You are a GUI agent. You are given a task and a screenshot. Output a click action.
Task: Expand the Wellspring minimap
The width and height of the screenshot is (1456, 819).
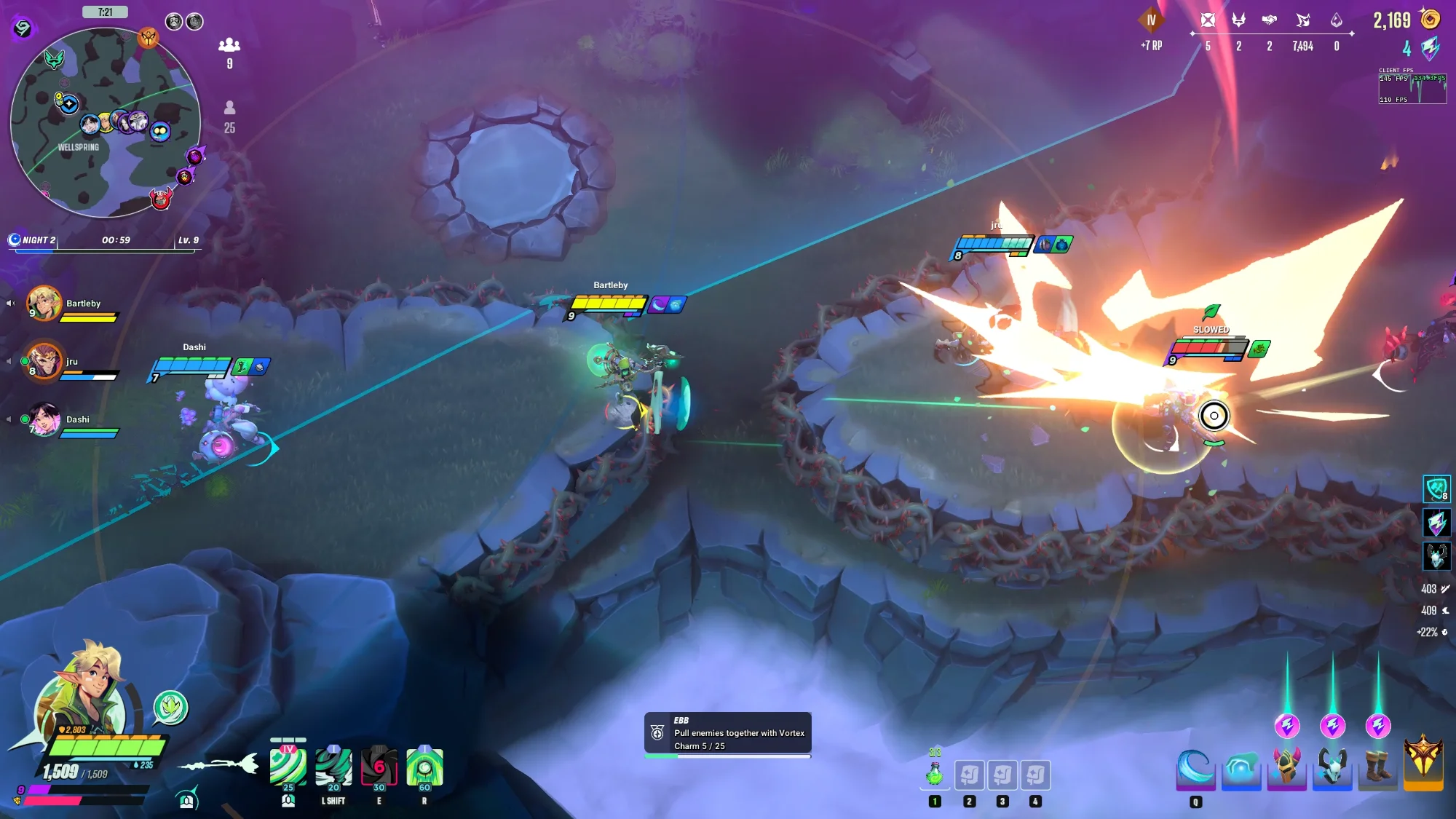[106, 120]
